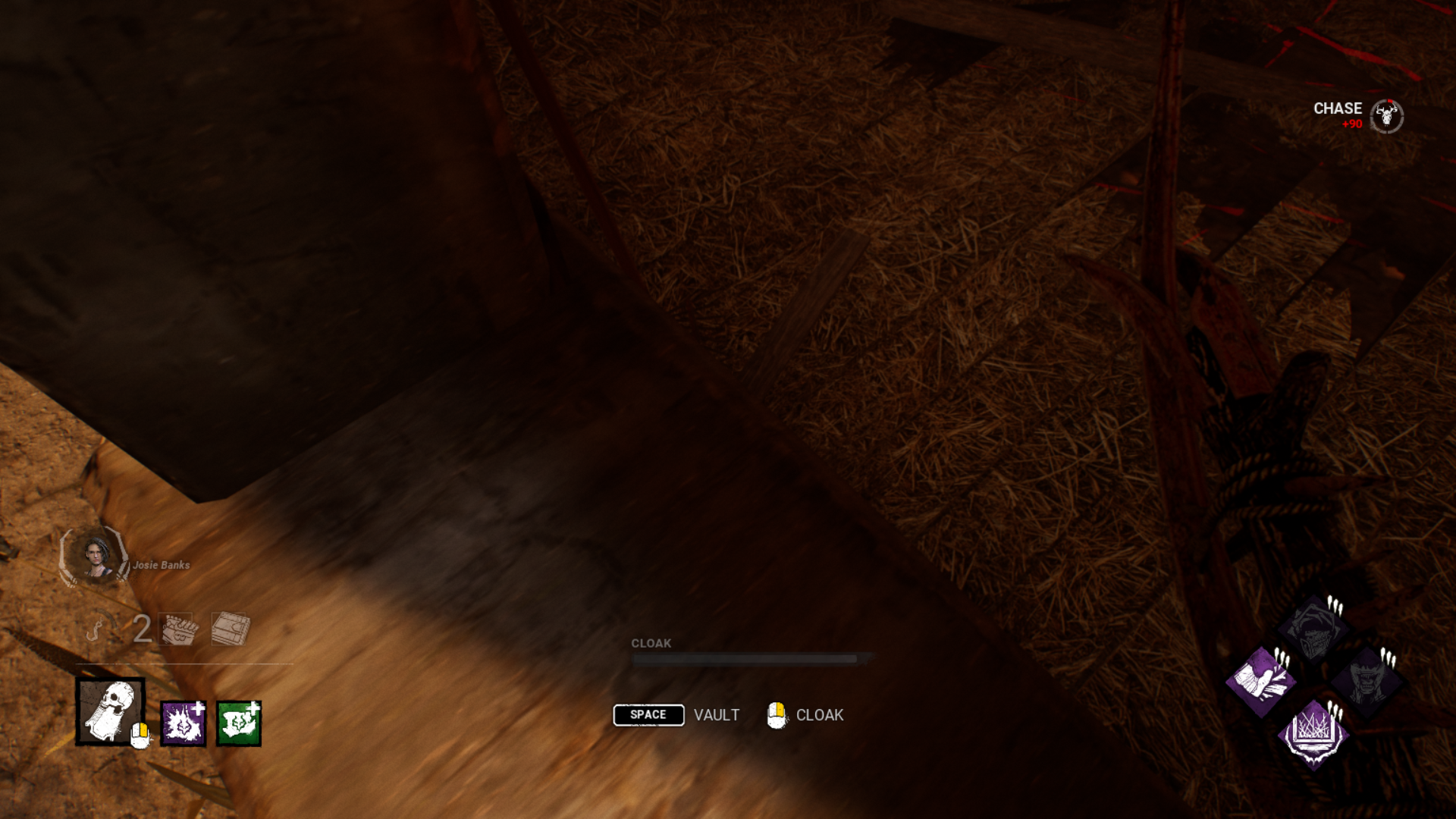The width and height of the screenshot is (1456, 819).
Task: Click the hook counter icon
Action: [x=97, y=629]
